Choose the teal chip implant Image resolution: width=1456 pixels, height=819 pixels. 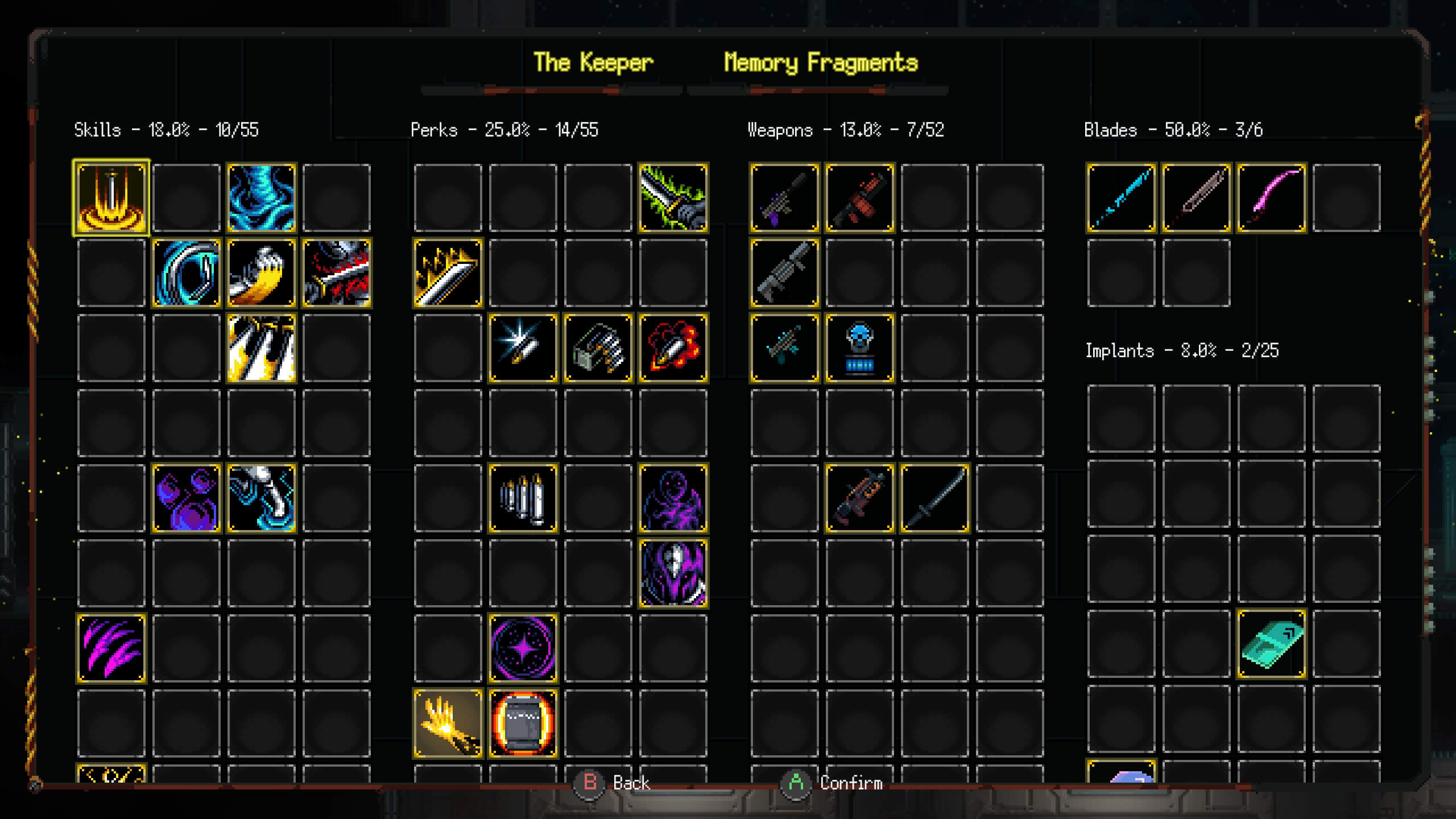[1272, 645]
